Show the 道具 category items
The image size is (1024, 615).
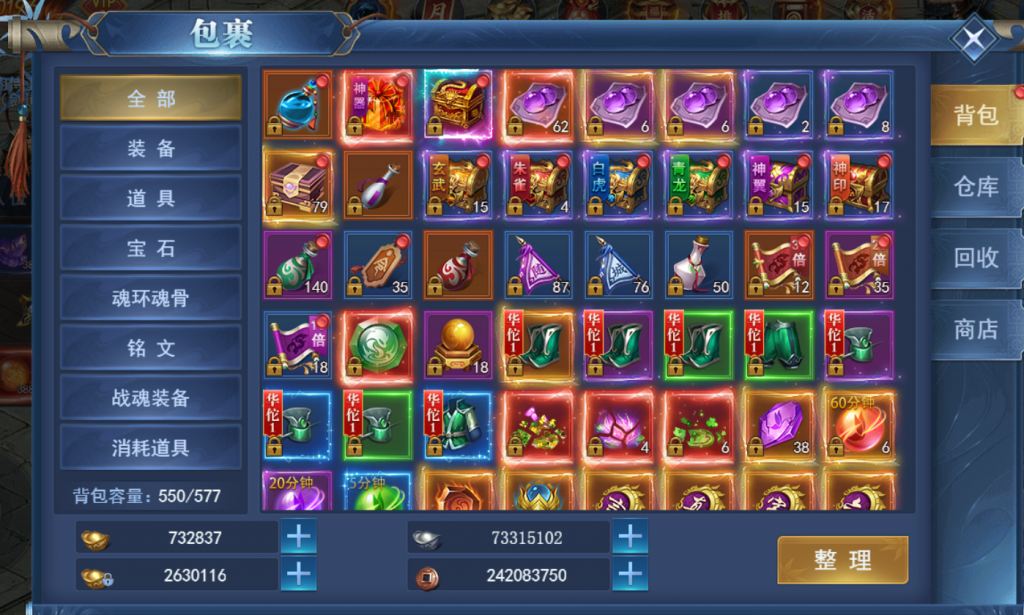(151, 198)
